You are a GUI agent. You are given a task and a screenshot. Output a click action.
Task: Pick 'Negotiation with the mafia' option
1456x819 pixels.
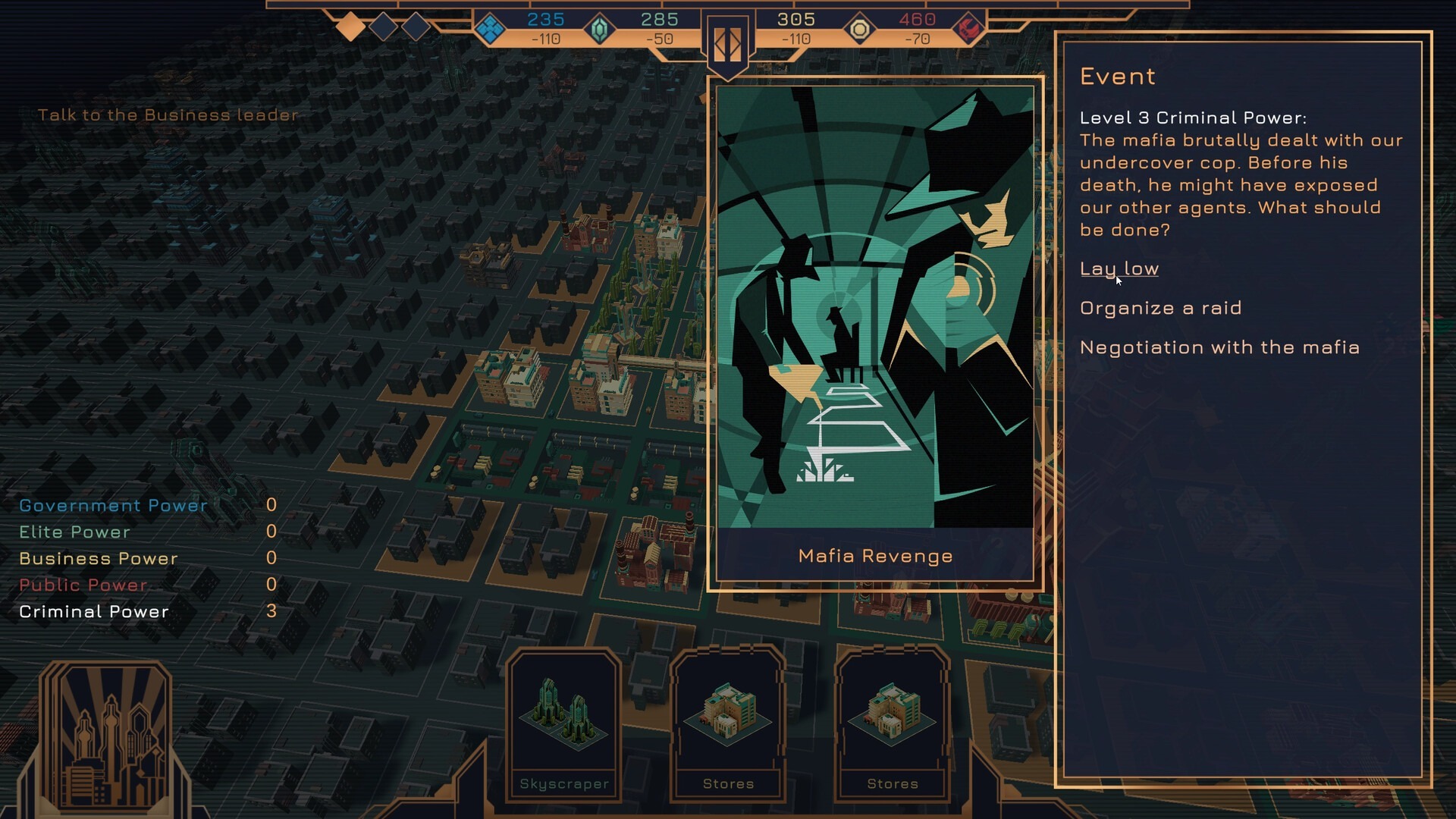tap(1219, 348)
